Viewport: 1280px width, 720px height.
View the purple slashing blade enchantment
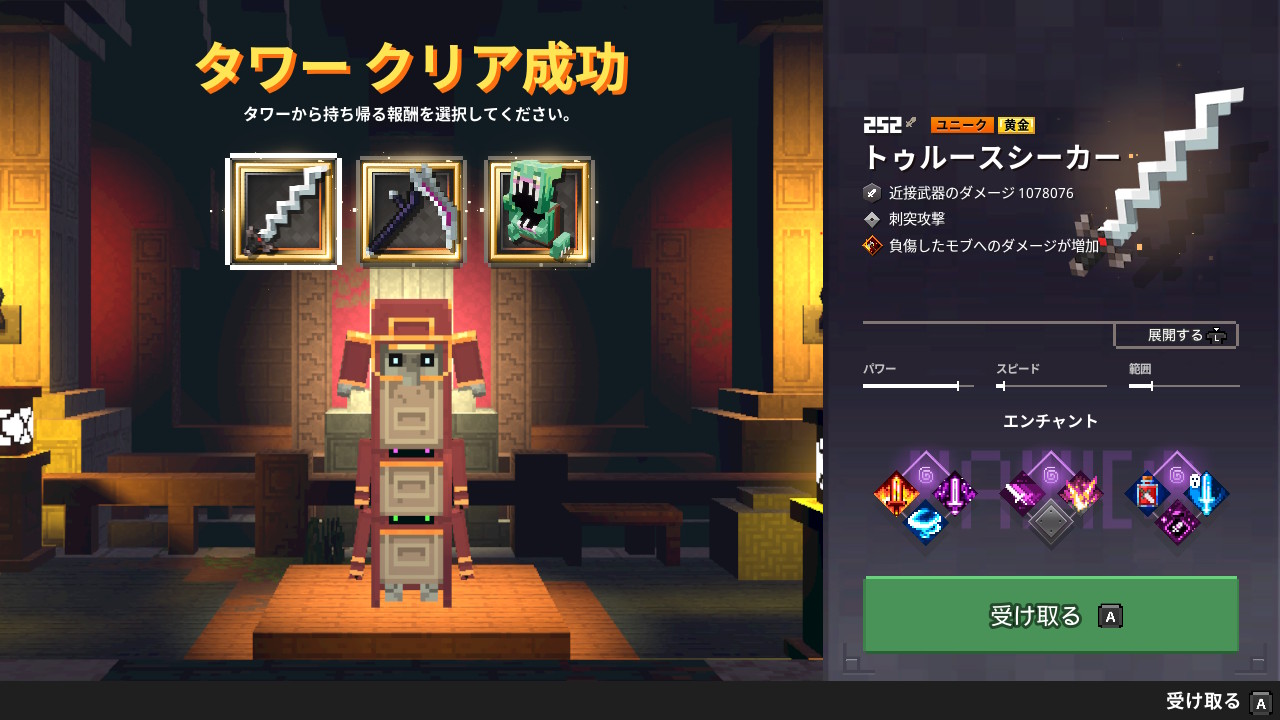click(1022, 493)
